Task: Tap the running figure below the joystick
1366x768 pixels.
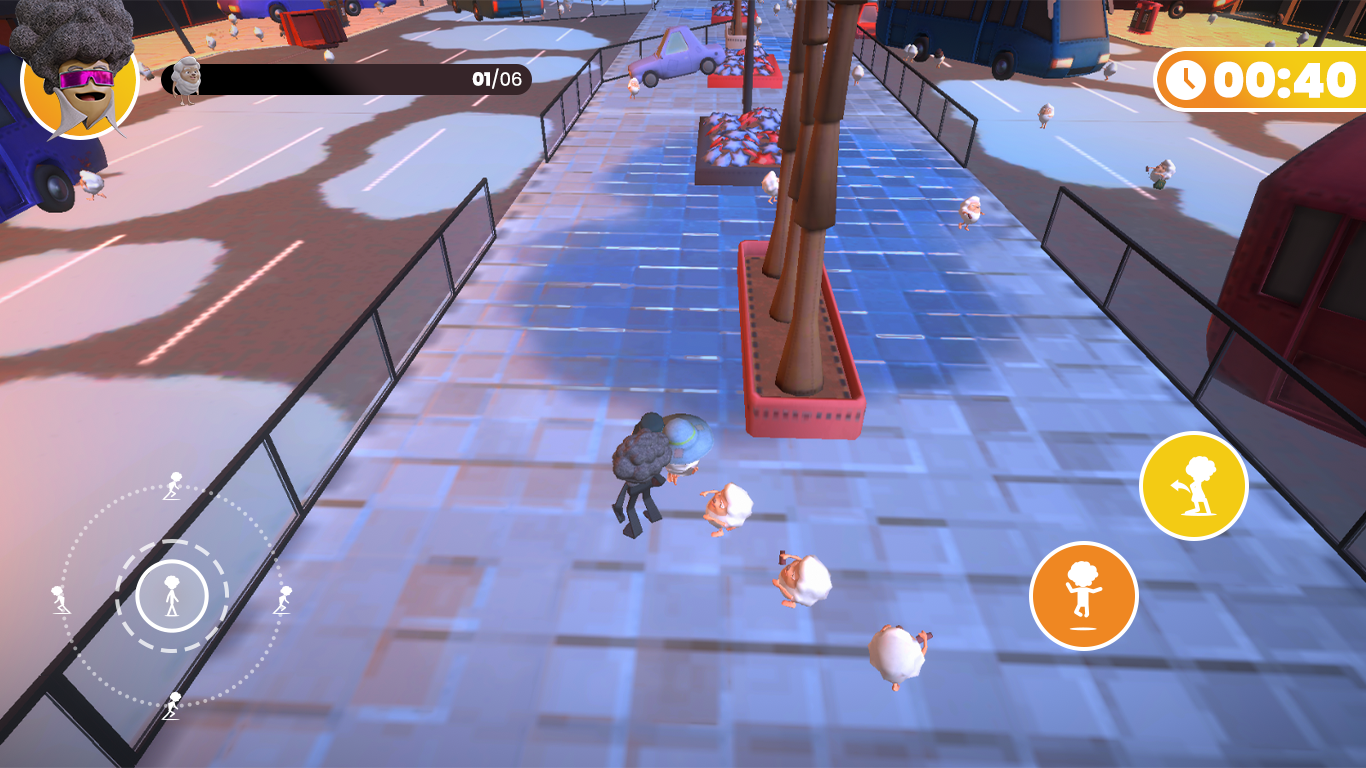Action: [x=172, y=708]
